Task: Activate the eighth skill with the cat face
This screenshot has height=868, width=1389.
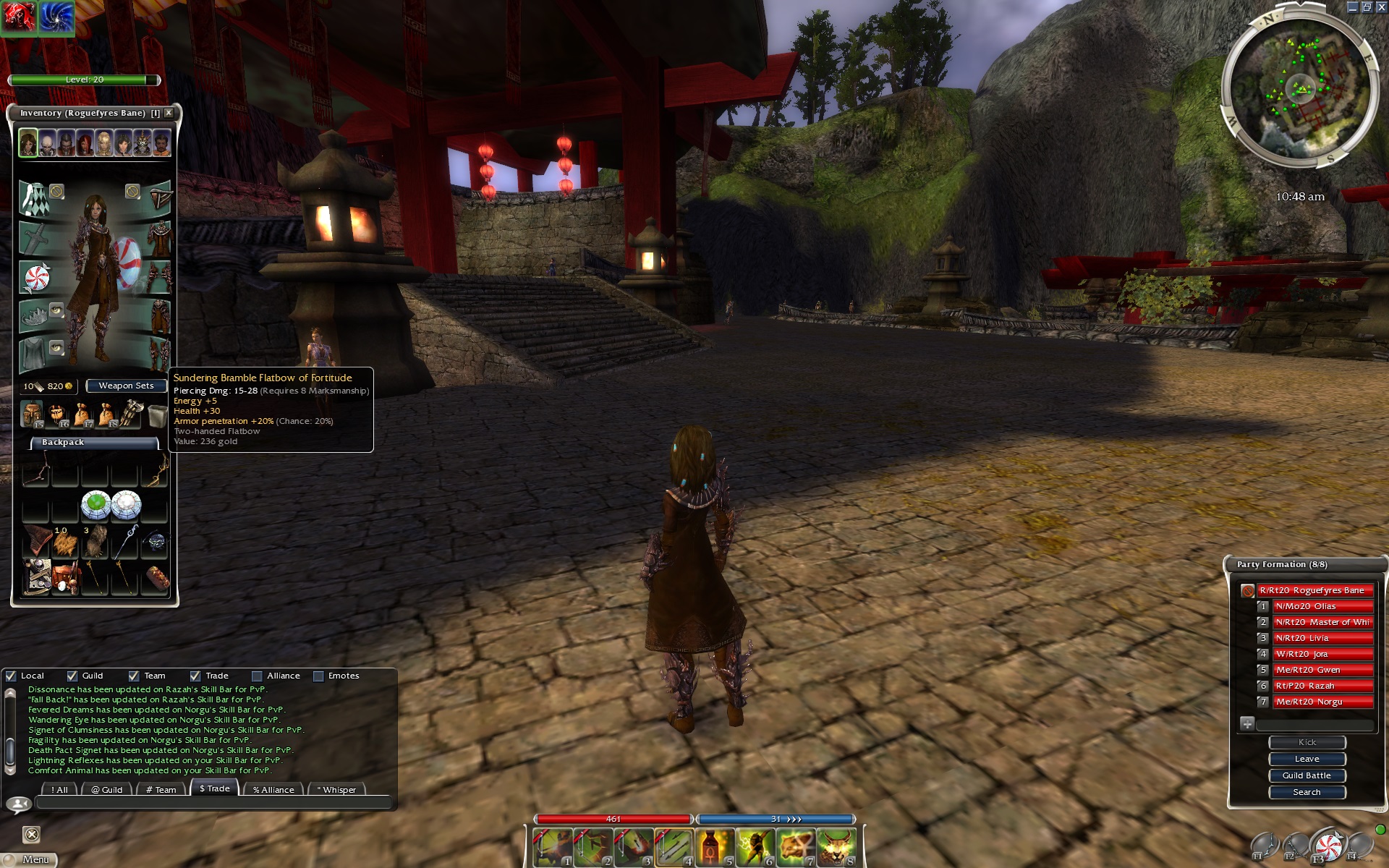Action: tap(836, 846)
